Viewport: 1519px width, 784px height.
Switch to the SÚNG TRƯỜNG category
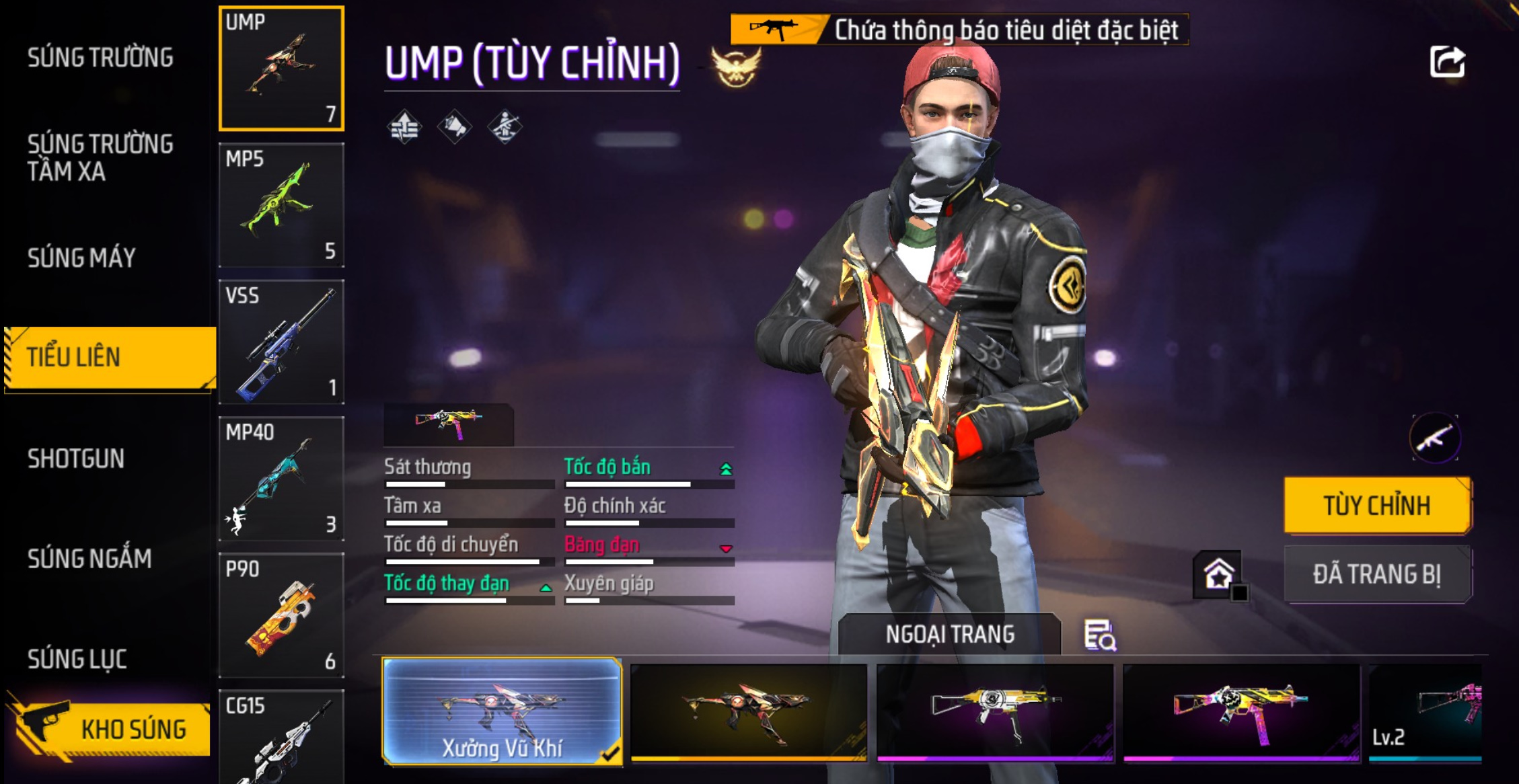(100, 58)
